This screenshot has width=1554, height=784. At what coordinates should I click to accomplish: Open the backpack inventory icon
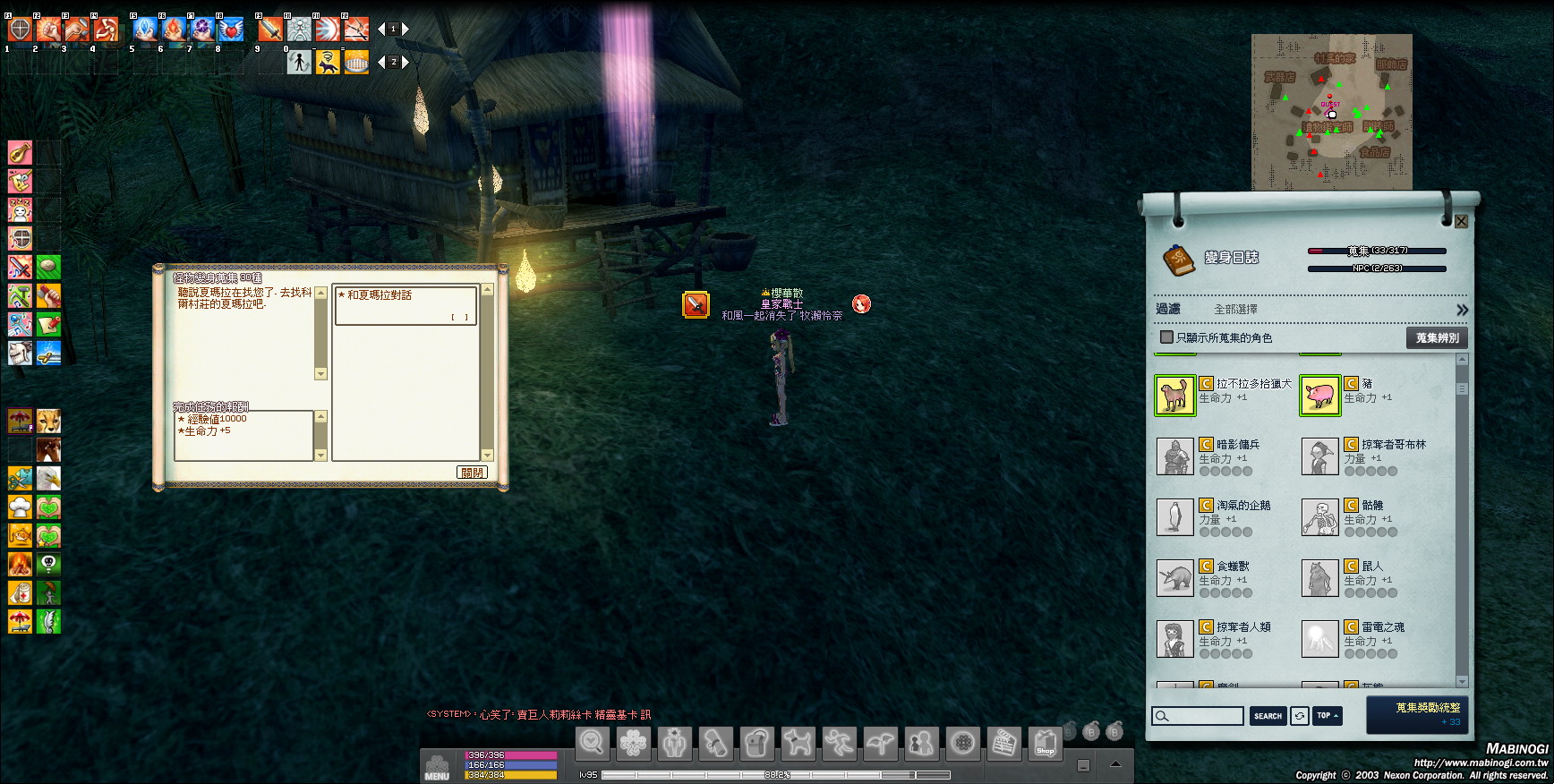coord(756,743)
